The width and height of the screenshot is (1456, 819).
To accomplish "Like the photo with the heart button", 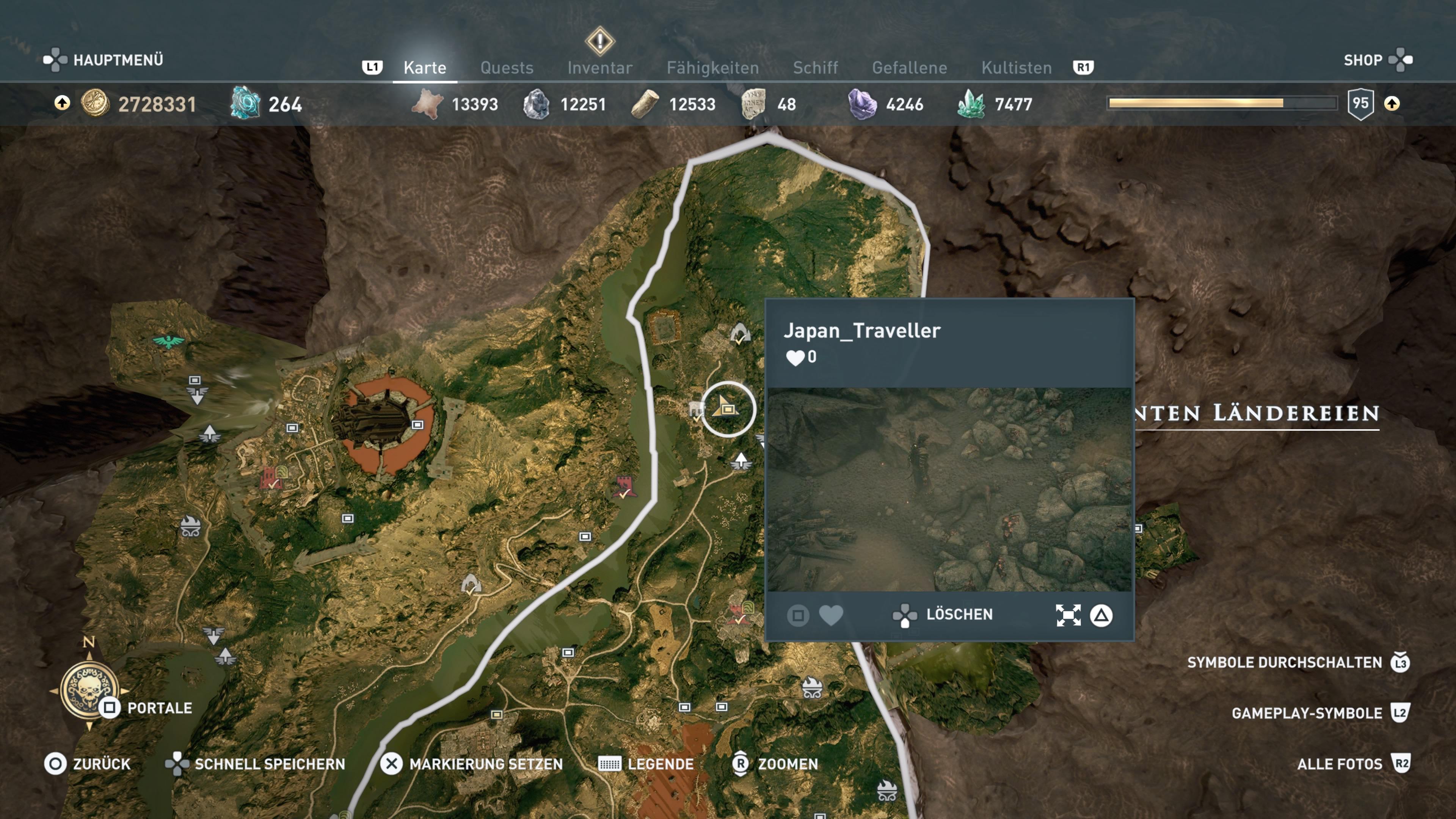I will (x=830, y=615).
